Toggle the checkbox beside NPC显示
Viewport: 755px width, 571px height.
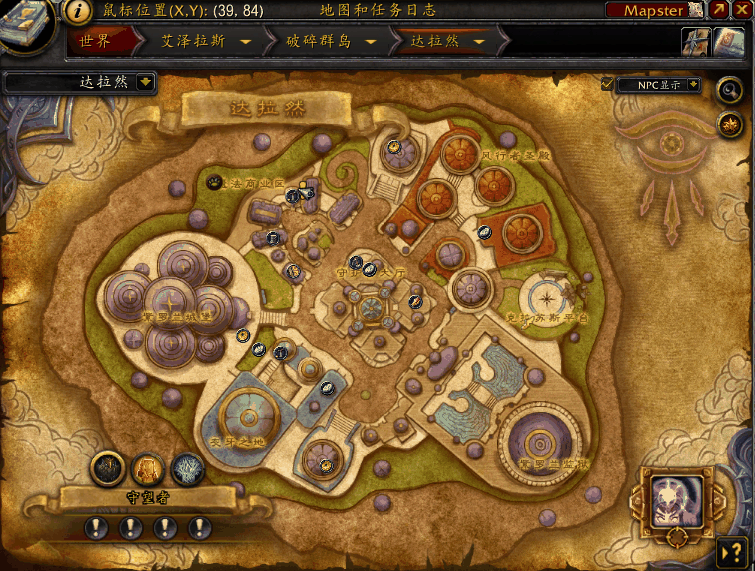(x=607, y=85)
